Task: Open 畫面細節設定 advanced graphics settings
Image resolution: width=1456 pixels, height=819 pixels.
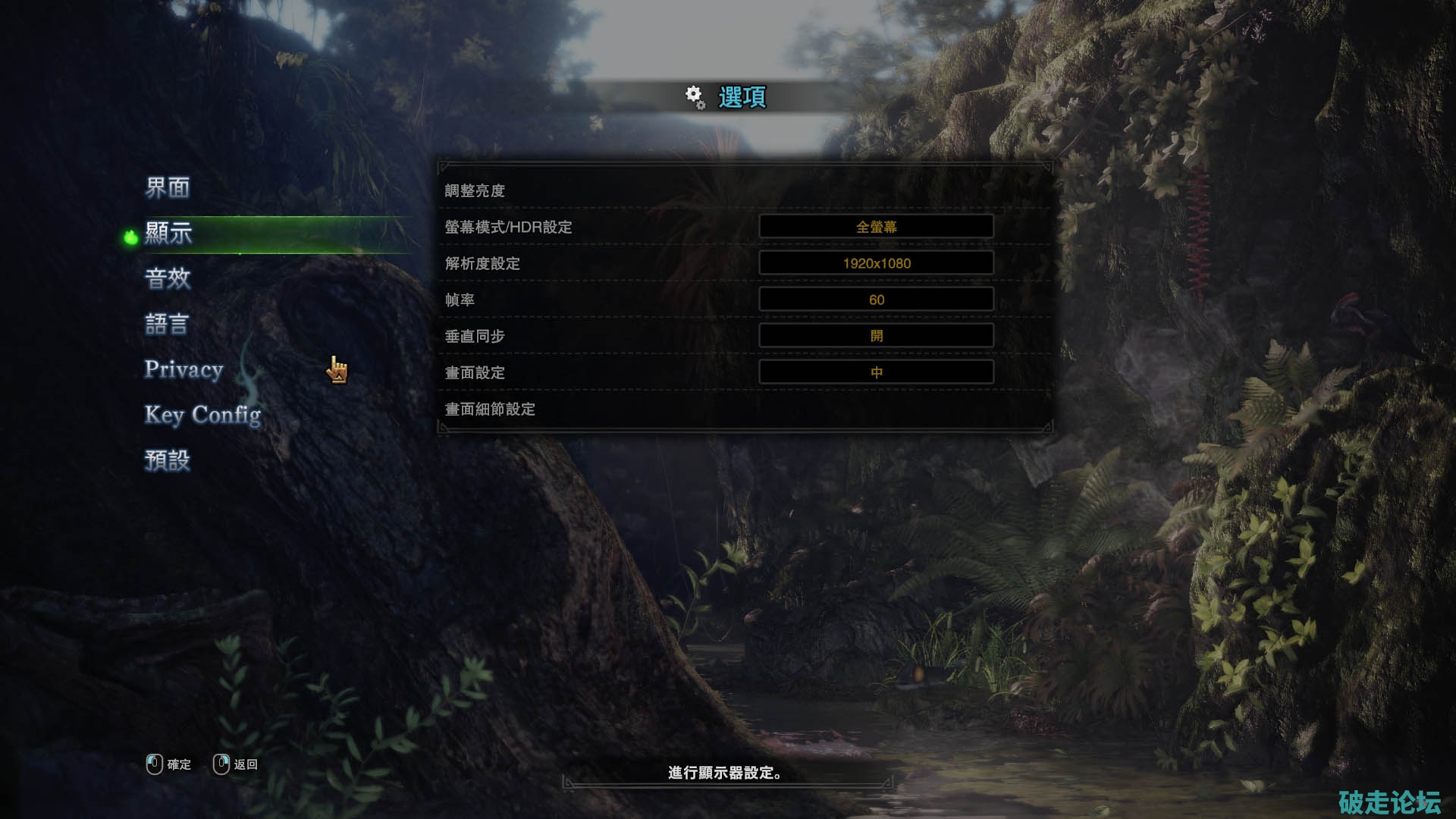Action: coord(490,409)
